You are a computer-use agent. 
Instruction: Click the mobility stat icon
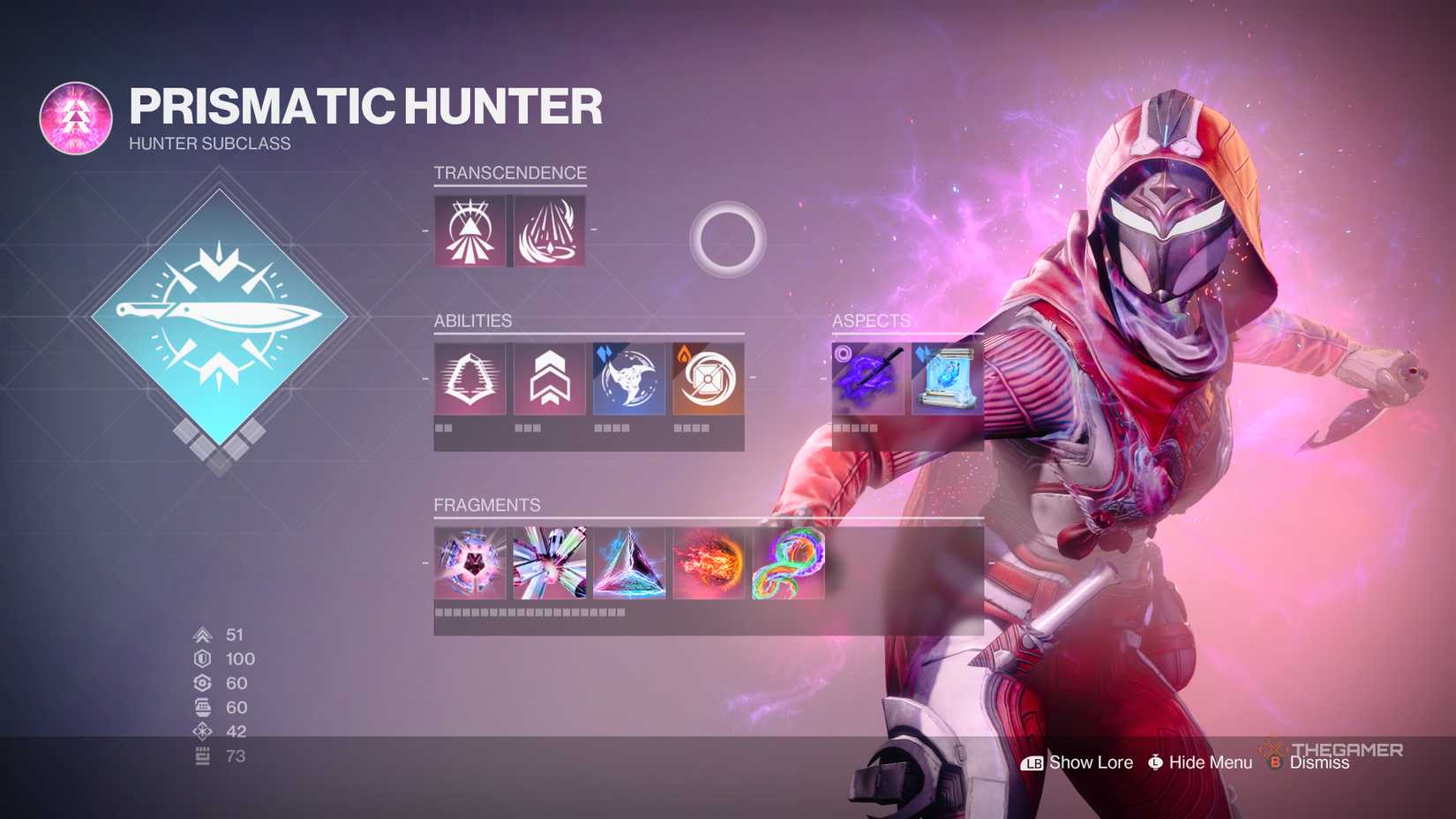200,635
